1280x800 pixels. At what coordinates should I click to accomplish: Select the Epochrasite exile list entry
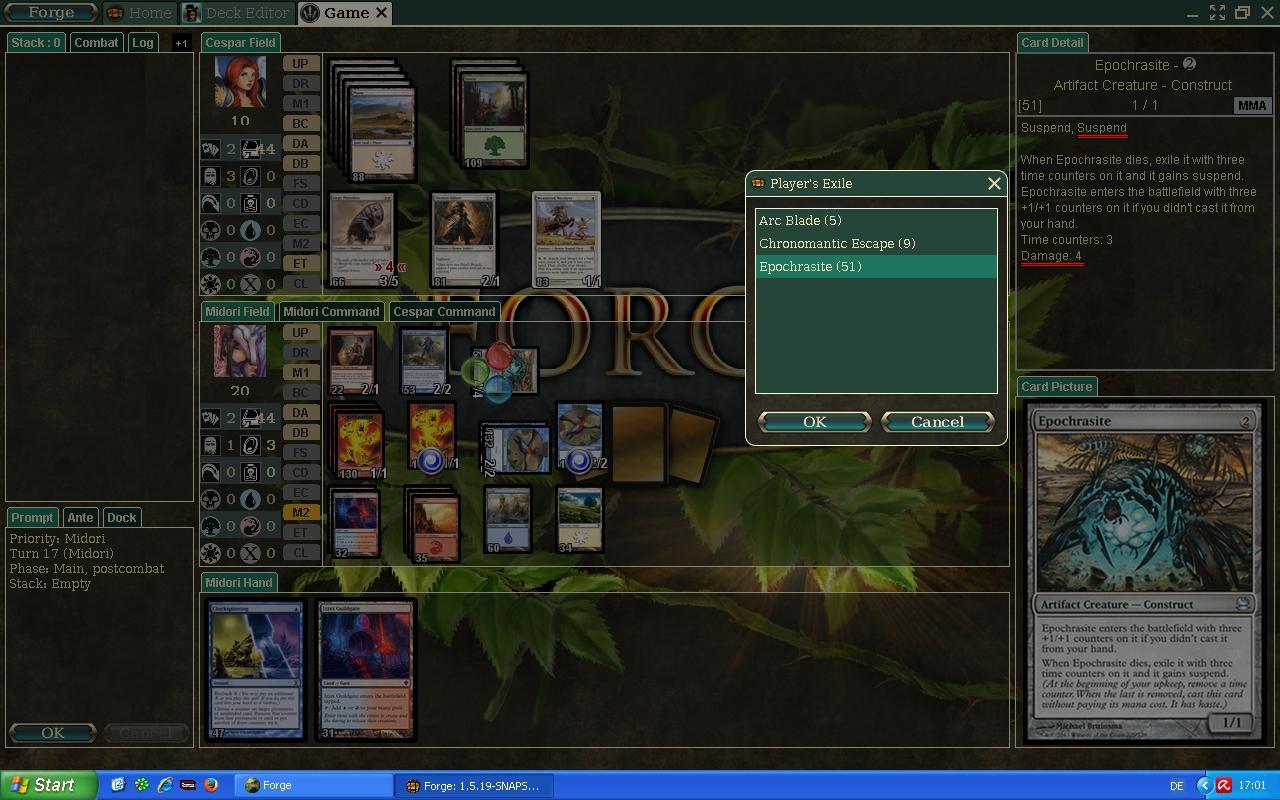point(810,267)
